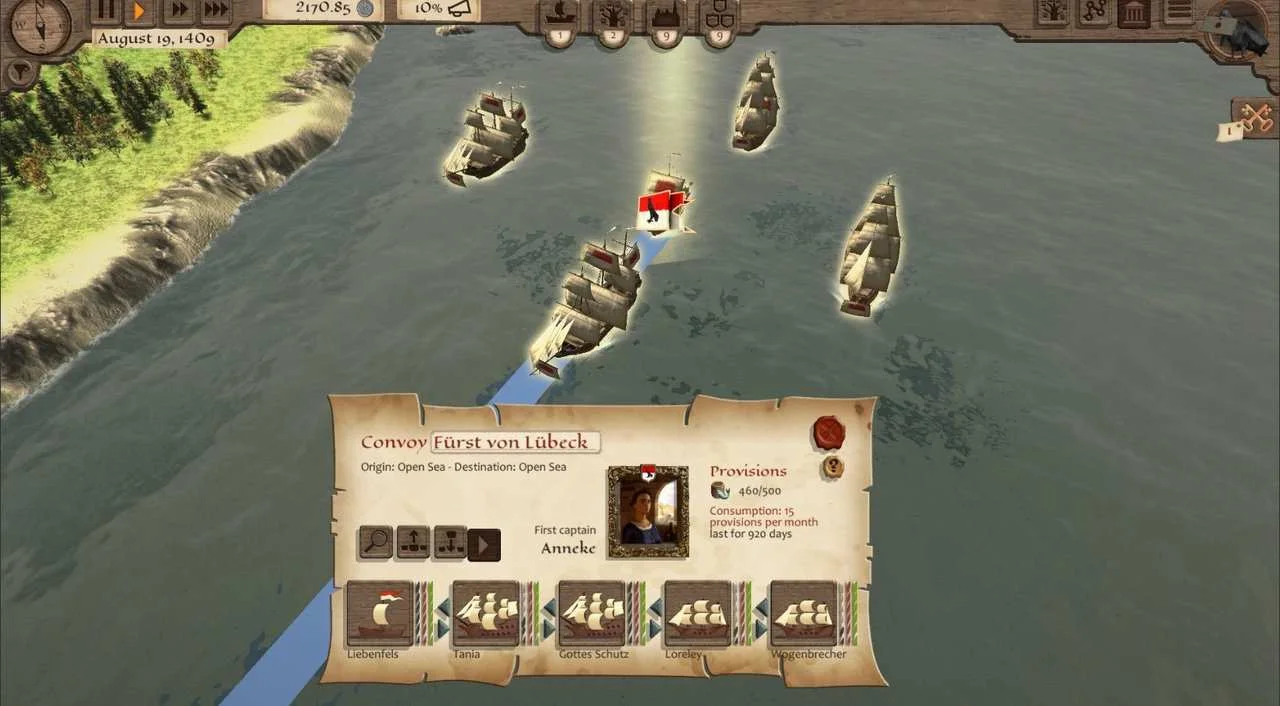This screenshot has height=706, width=1280.
Task: Set game speed to normal play
Action: click(140, 11)
